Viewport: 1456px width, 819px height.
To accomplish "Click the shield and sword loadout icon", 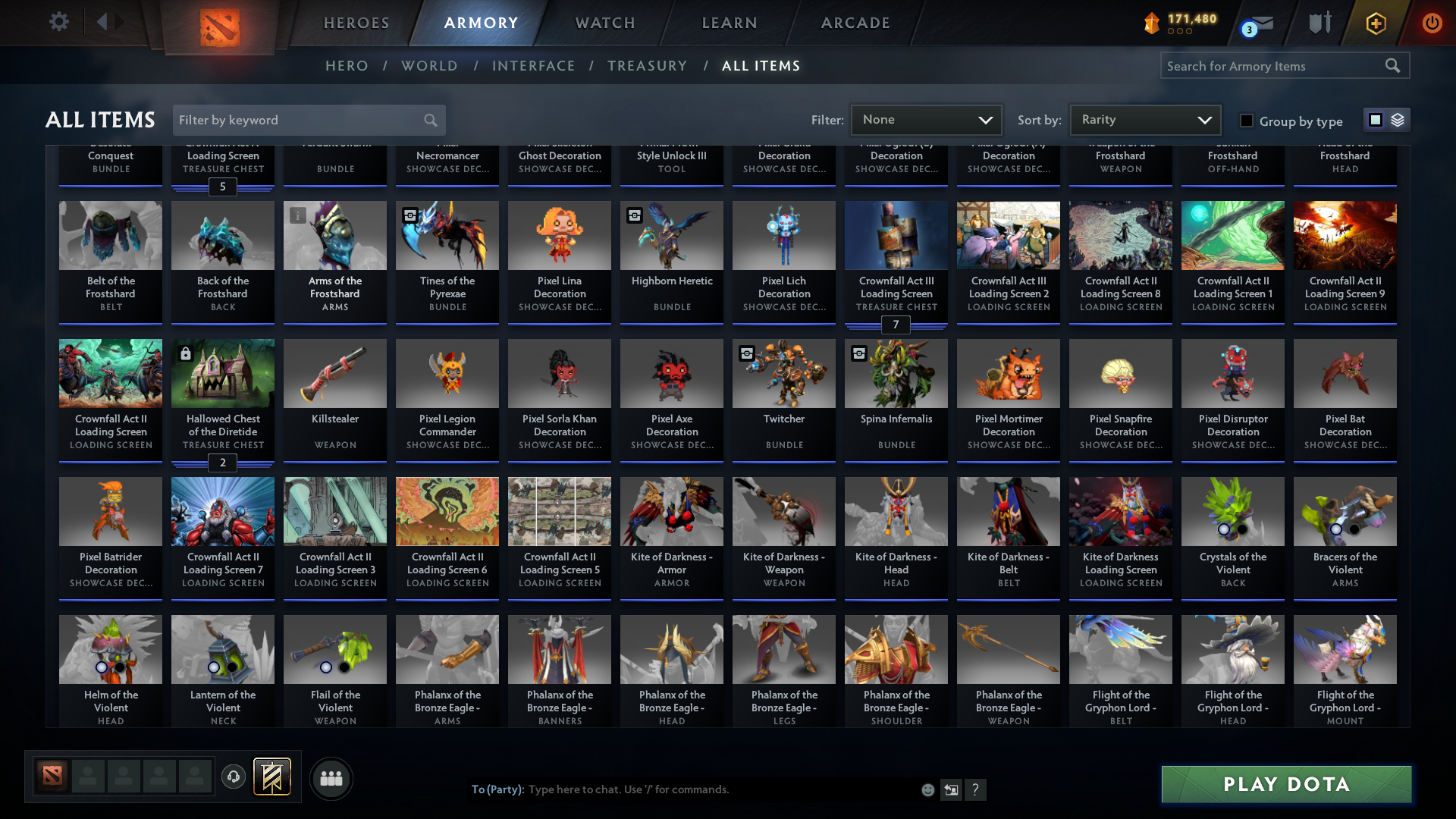I will pyautogui.click(x=1319, y=23).
